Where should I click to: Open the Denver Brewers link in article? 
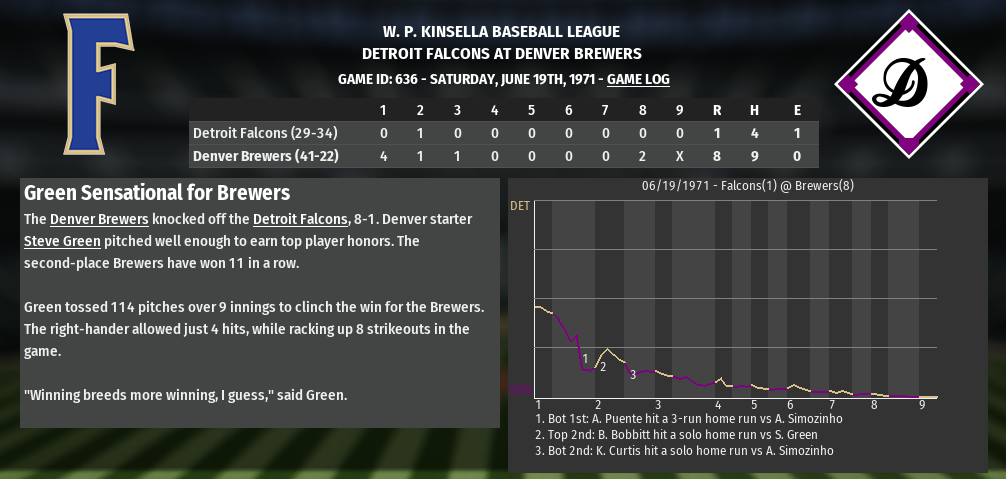(x=99, y=219)
